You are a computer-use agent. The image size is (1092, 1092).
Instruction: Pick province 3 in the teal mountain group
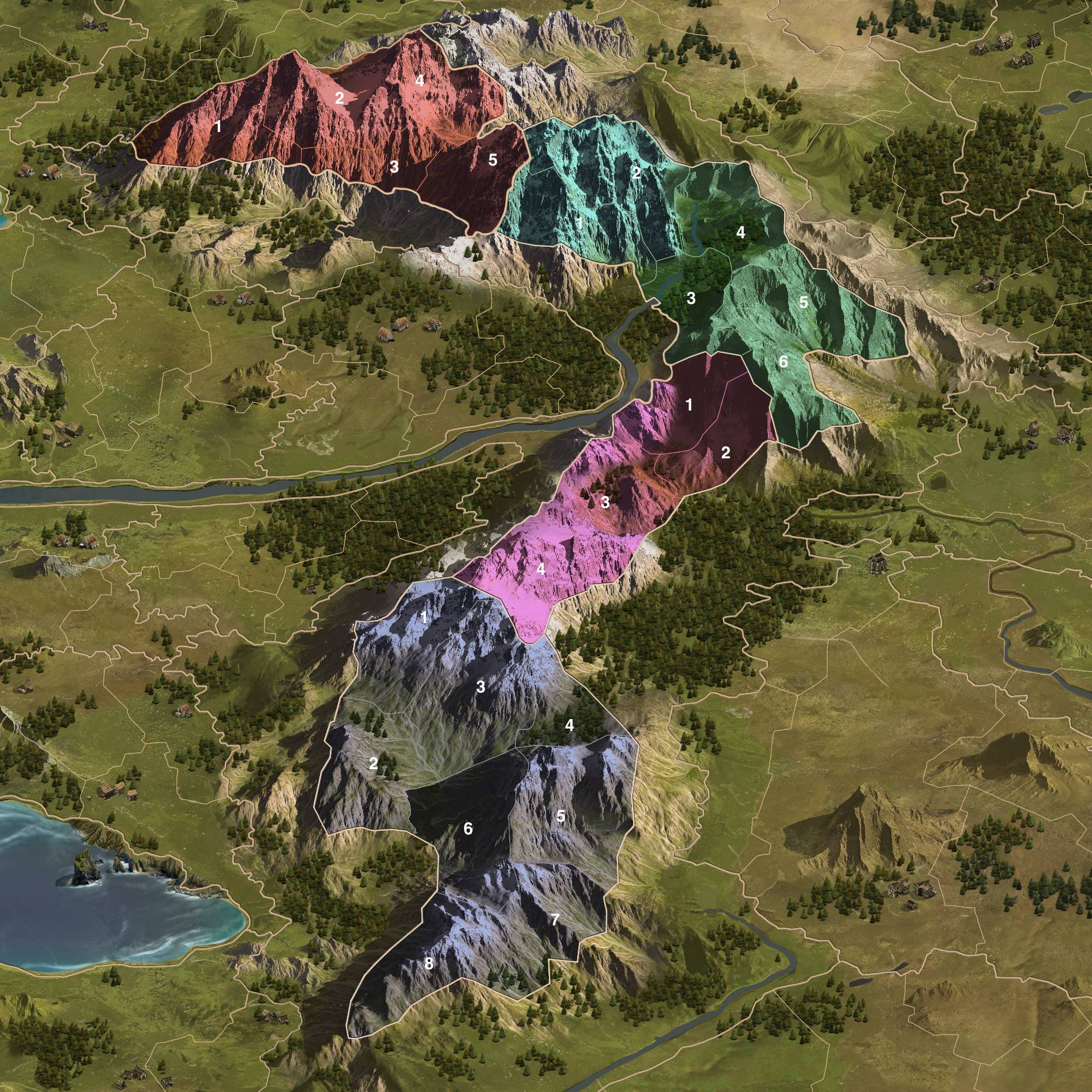[691, 299]
